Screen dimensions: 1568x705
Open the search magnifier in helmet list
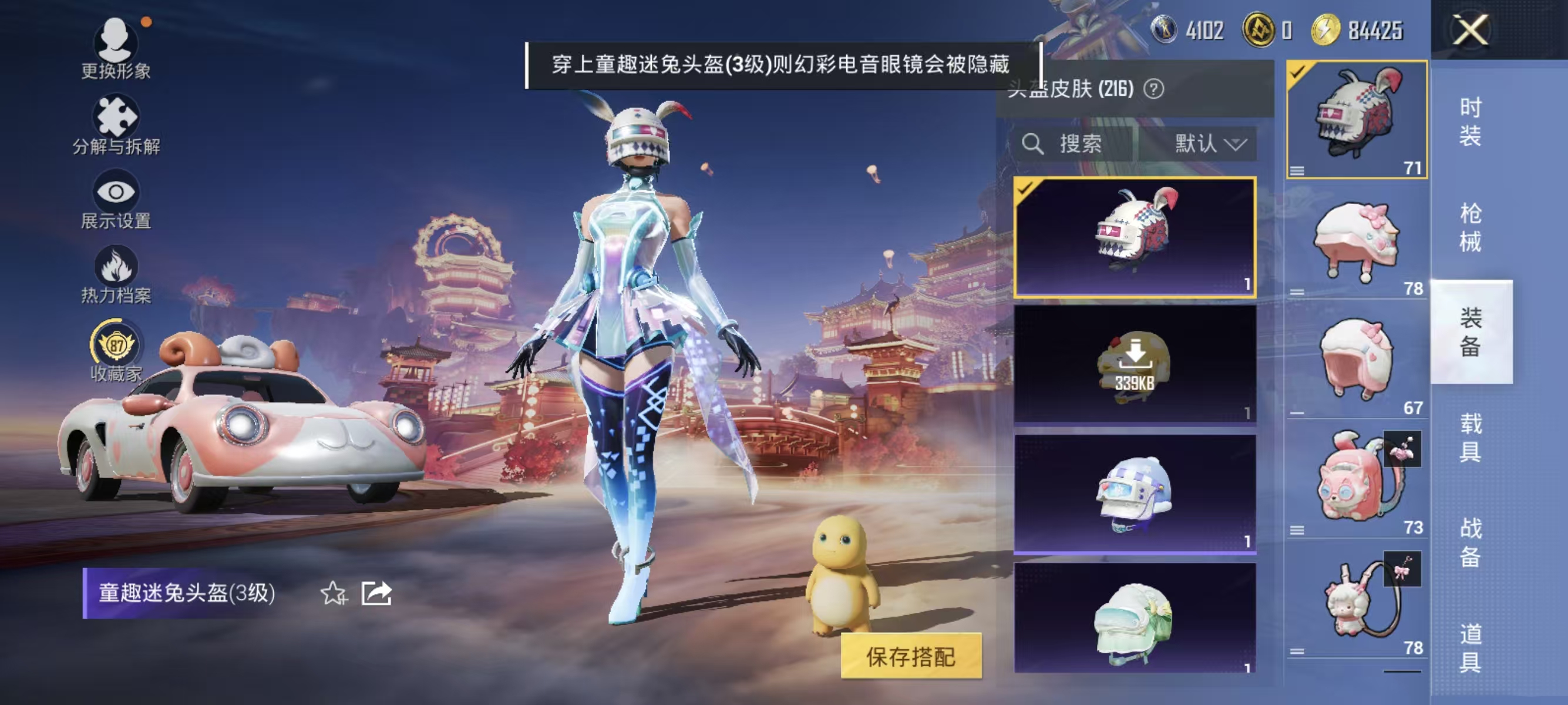1033,144
